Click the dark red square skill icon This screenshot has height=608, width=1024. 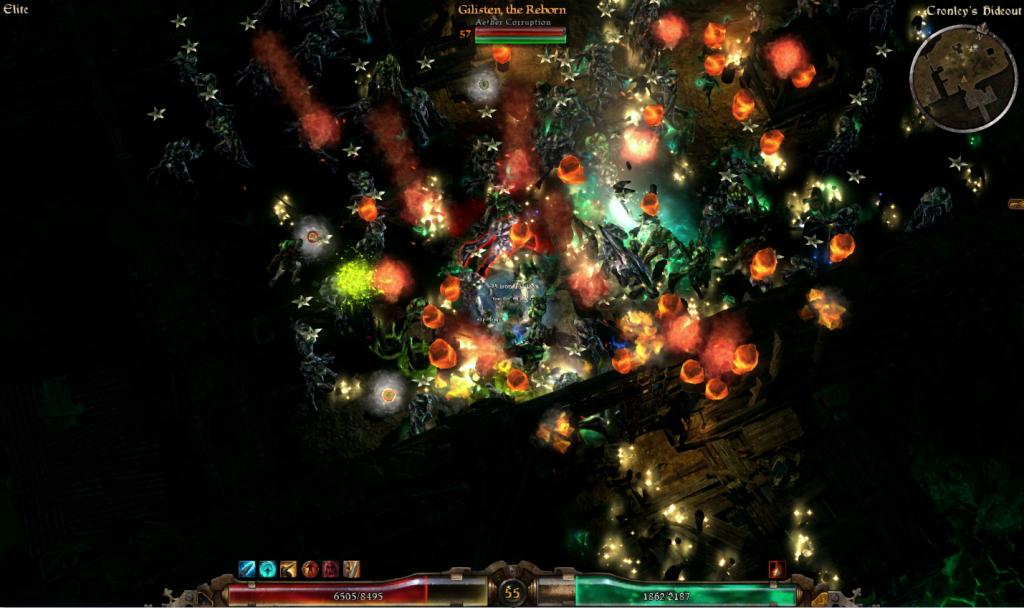tap(331, 569)
